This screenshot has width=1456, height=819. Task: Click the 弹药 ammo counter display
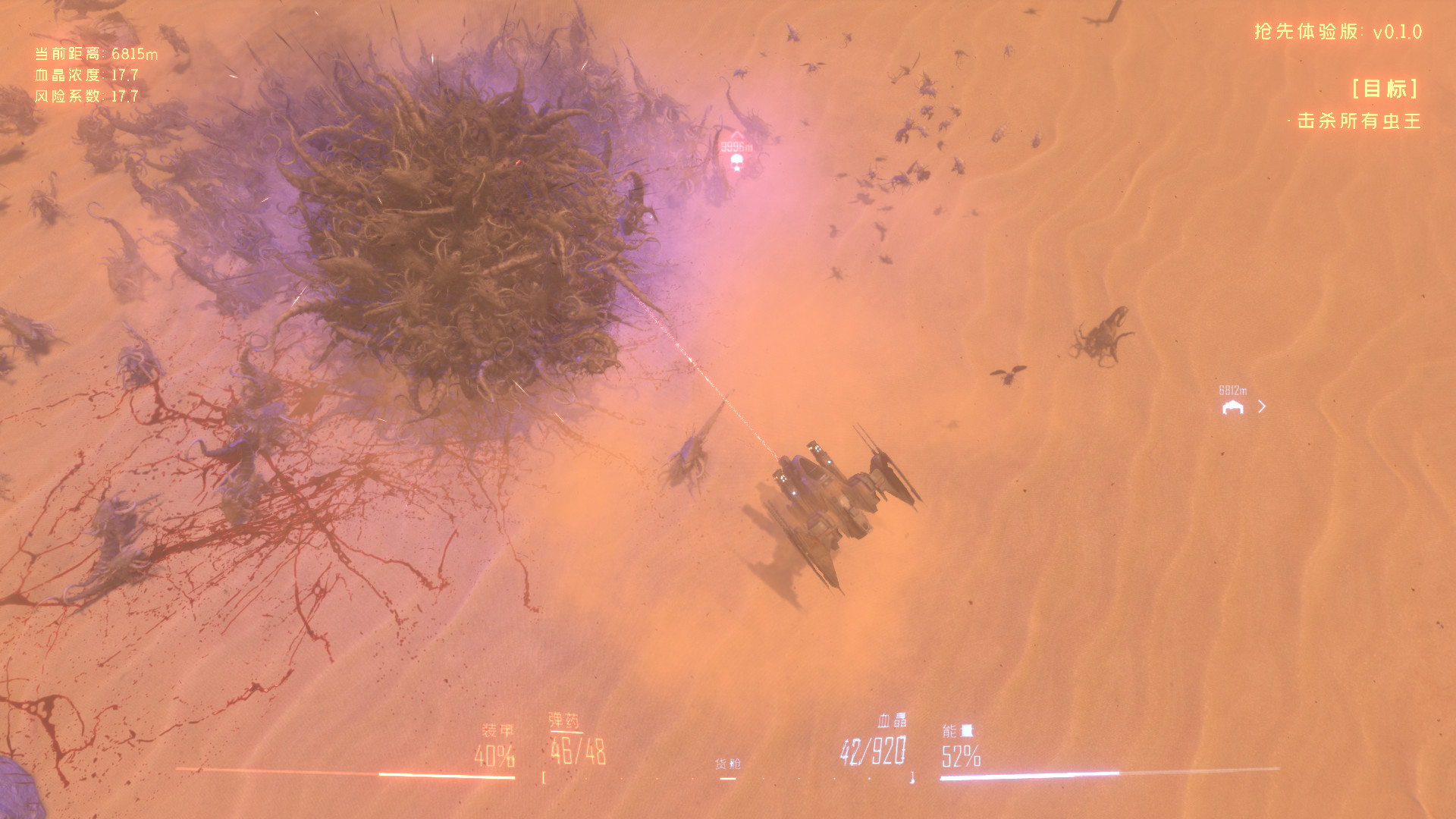(x=580, y=754)
